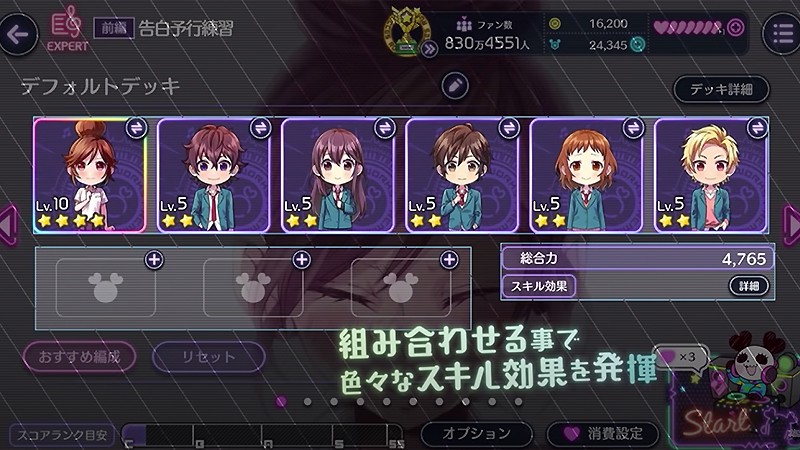
Task: Switch to previous deck with left arrow
Action: 8,220
